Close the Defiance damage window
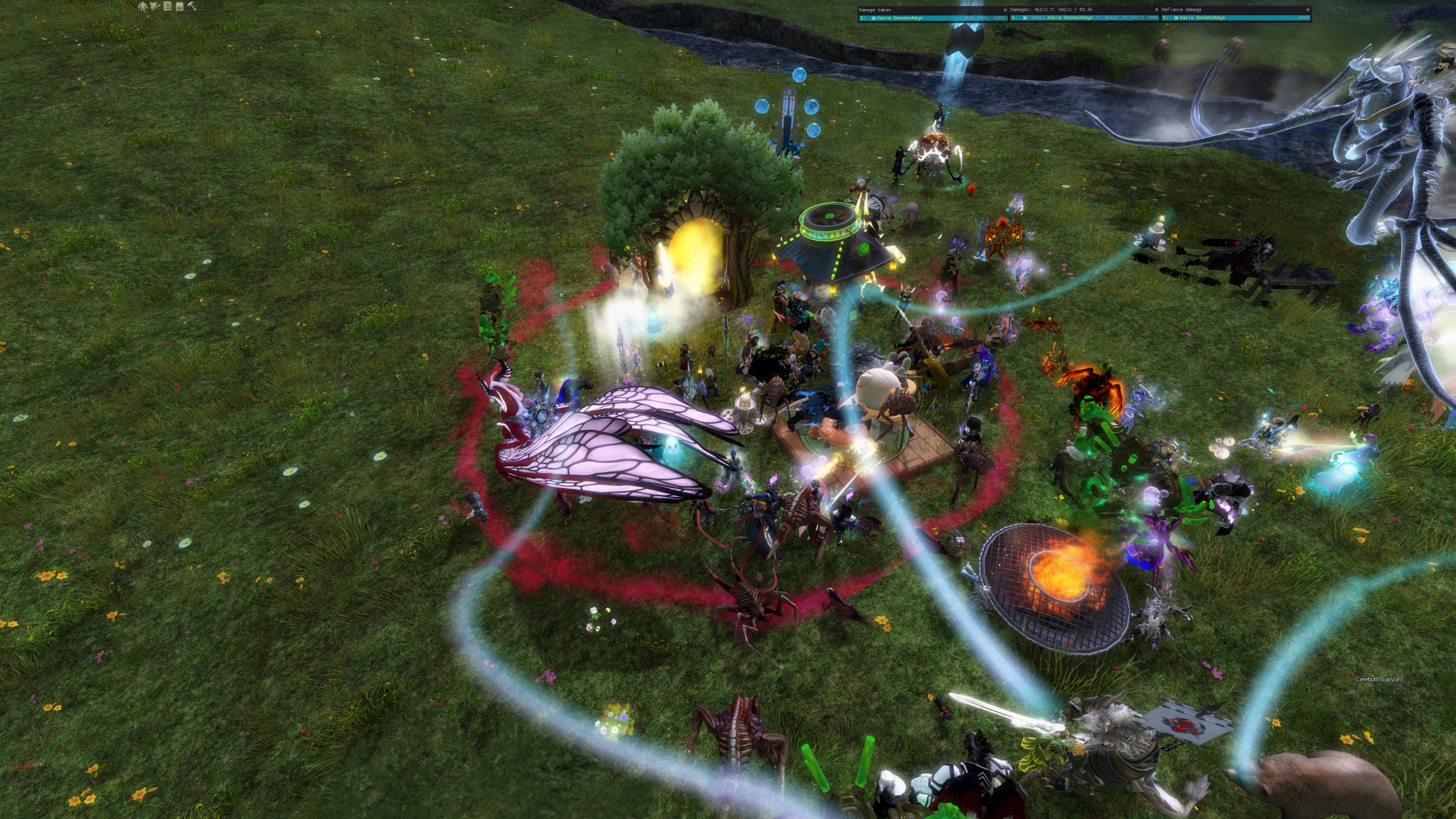This screenshot has height=819, width=1456. (x=1308, y=10)
